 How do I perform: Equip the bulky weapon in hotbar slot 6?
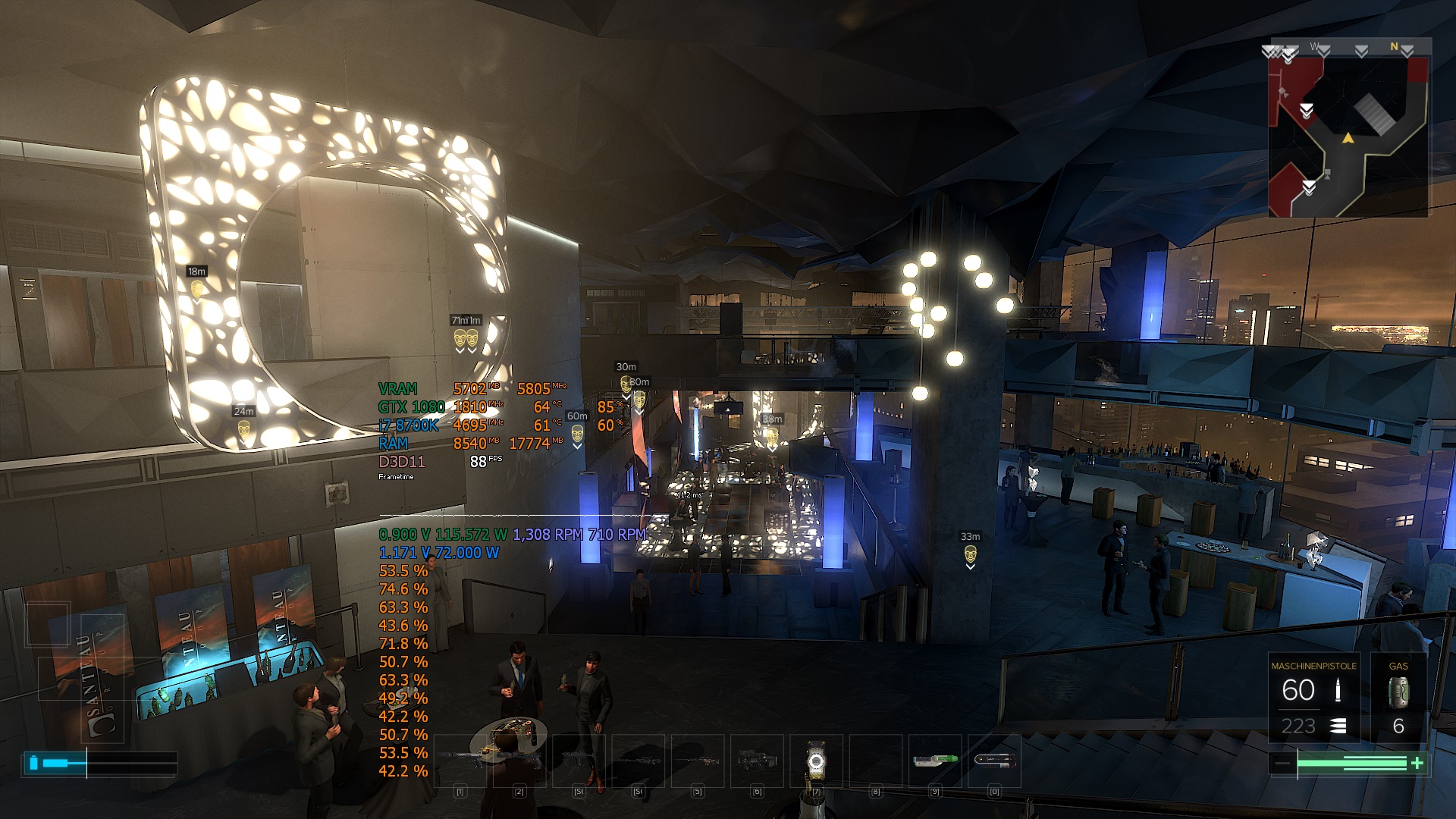[x=756, y=759]
